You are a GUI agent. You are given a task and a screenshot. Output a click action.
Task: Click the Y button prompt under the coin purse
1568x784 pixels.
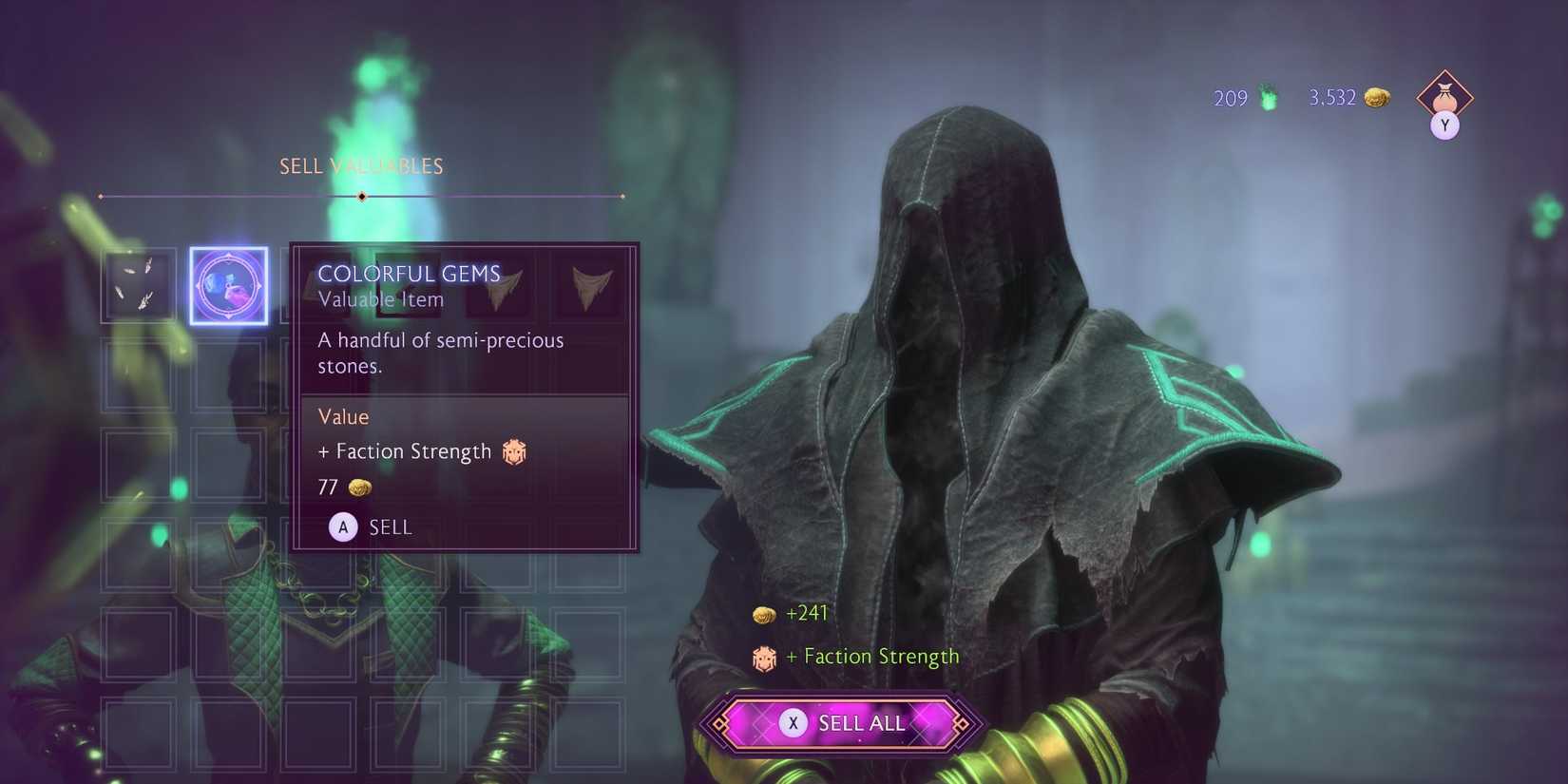coord(1444,124)
